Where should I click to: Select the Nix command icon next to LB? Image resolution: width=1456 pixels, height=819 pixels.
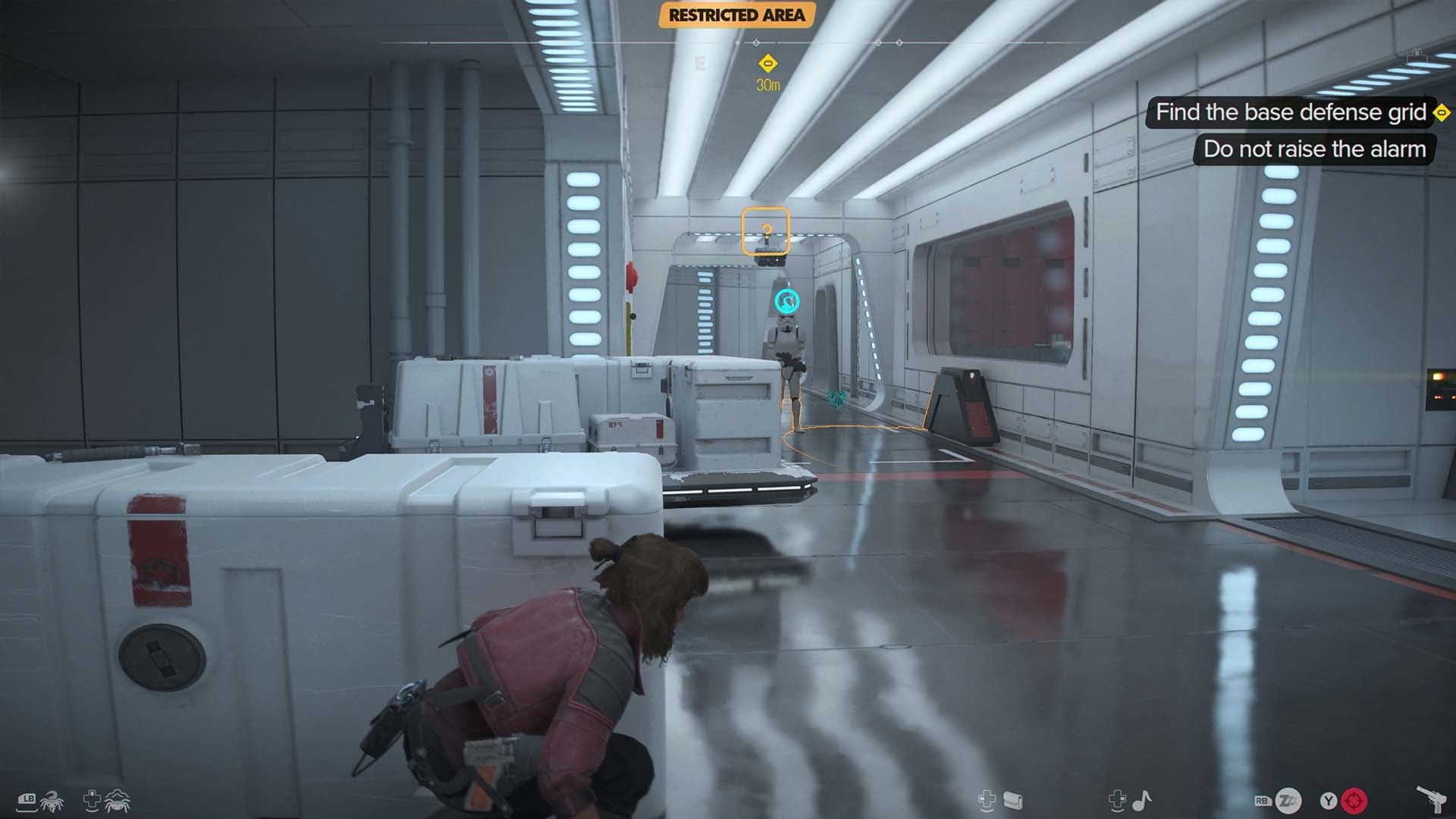tap(52, 802)
